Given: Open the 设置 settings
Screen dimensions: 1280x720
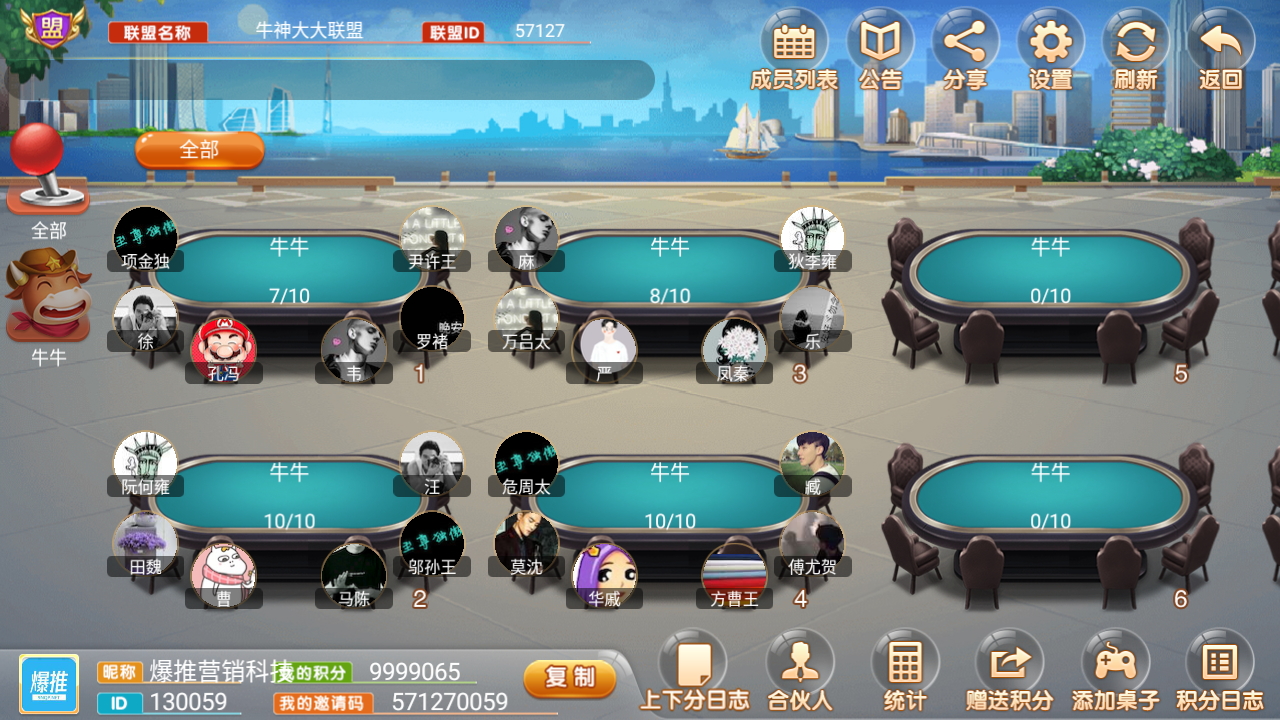Looking at the screenshot, I should point(1048,45).
